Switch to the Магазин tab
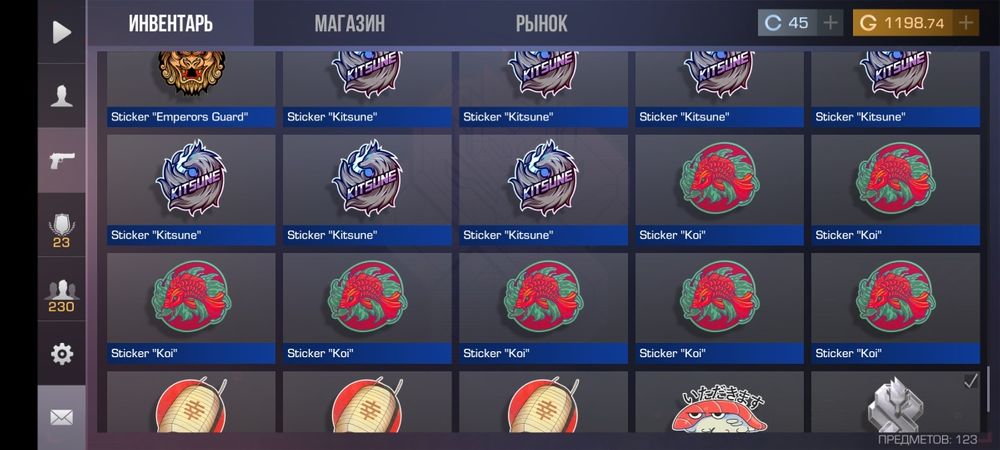This screenshot has height=450, width=1000. pyautogui.click(x=349, y=24)
